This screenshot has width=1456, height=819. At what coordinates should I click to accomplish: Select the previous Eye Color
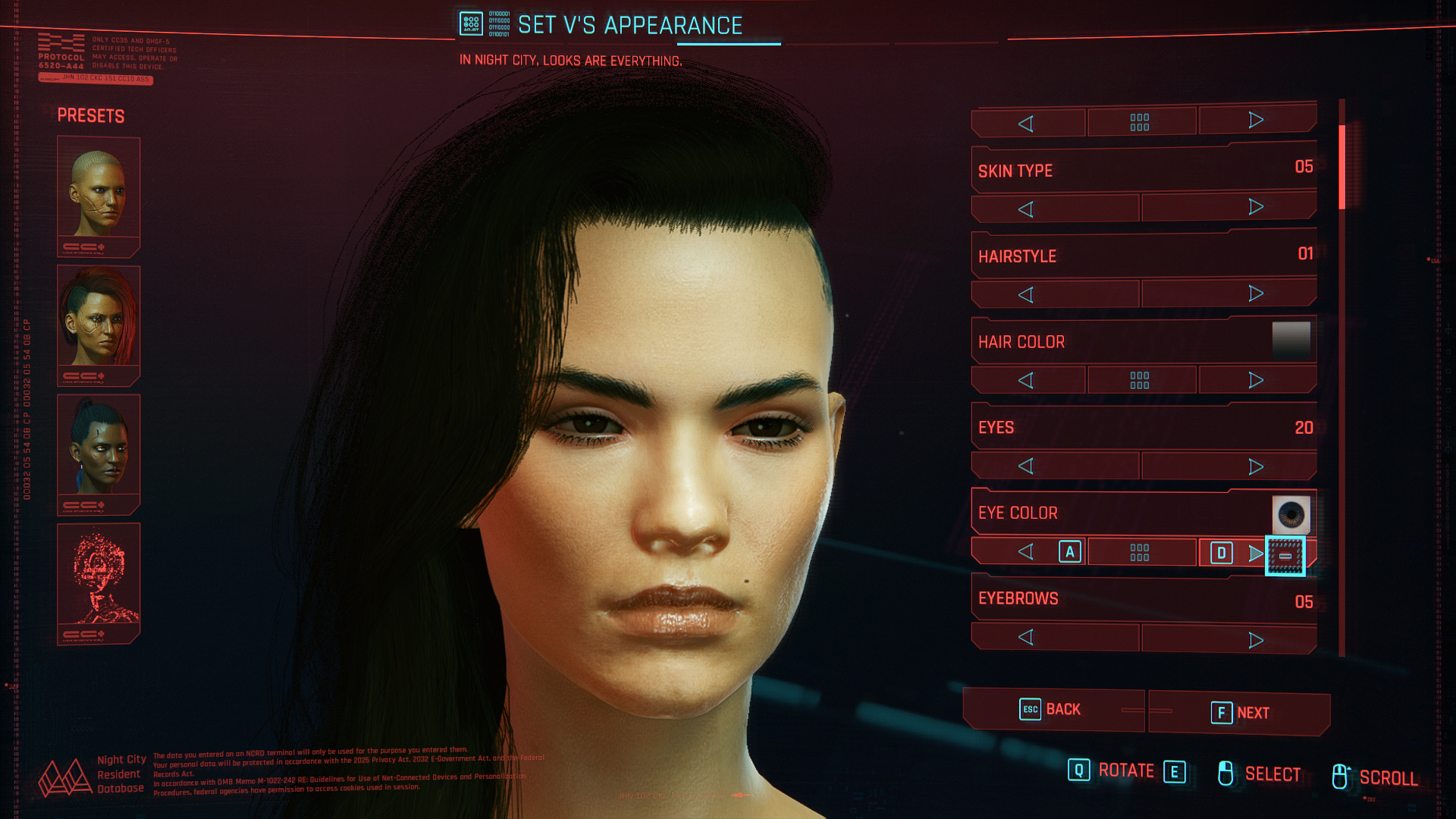1026,552
